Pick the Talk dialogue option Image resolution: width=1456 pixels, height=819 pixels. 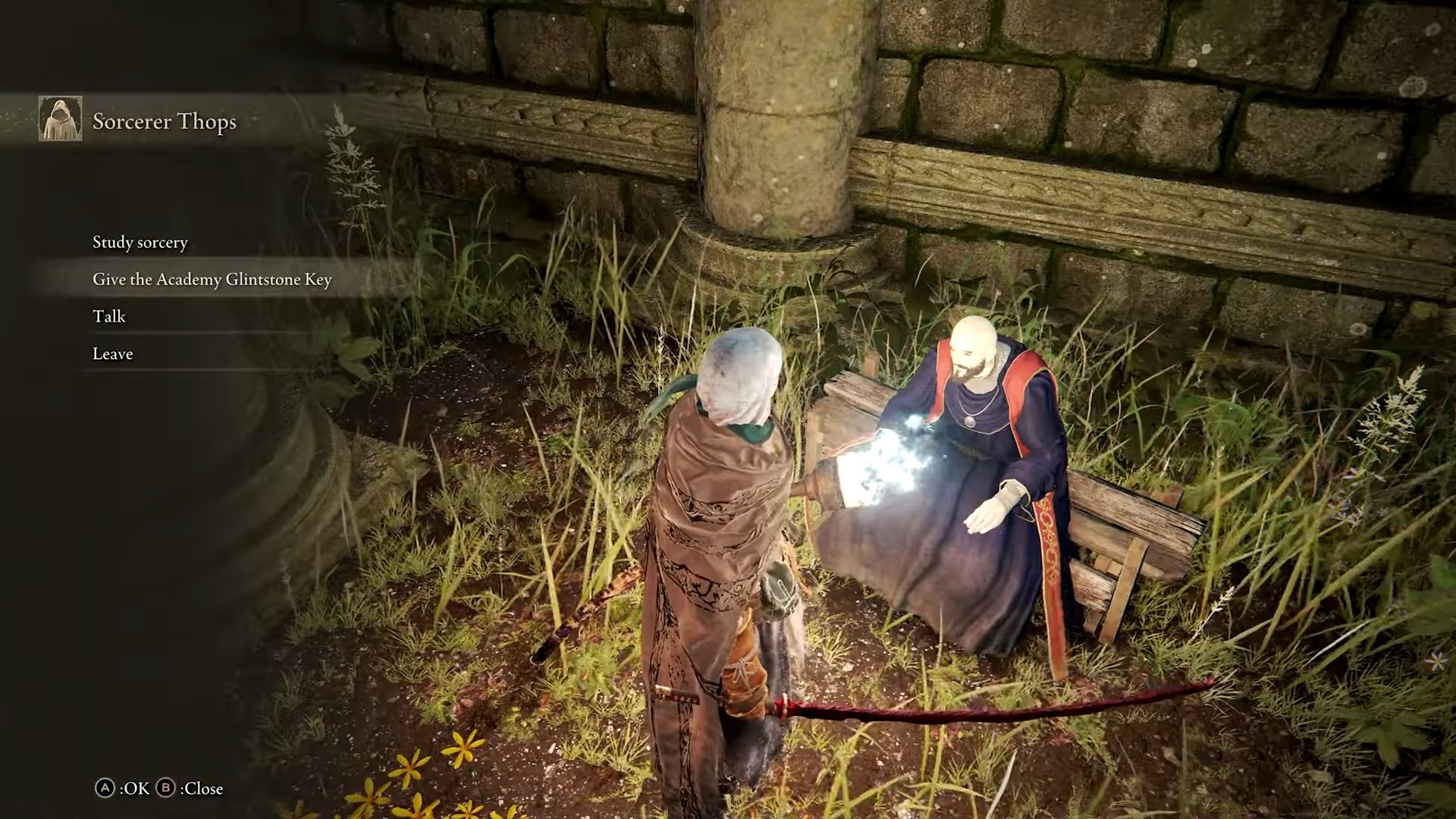[x=109, y=317]
